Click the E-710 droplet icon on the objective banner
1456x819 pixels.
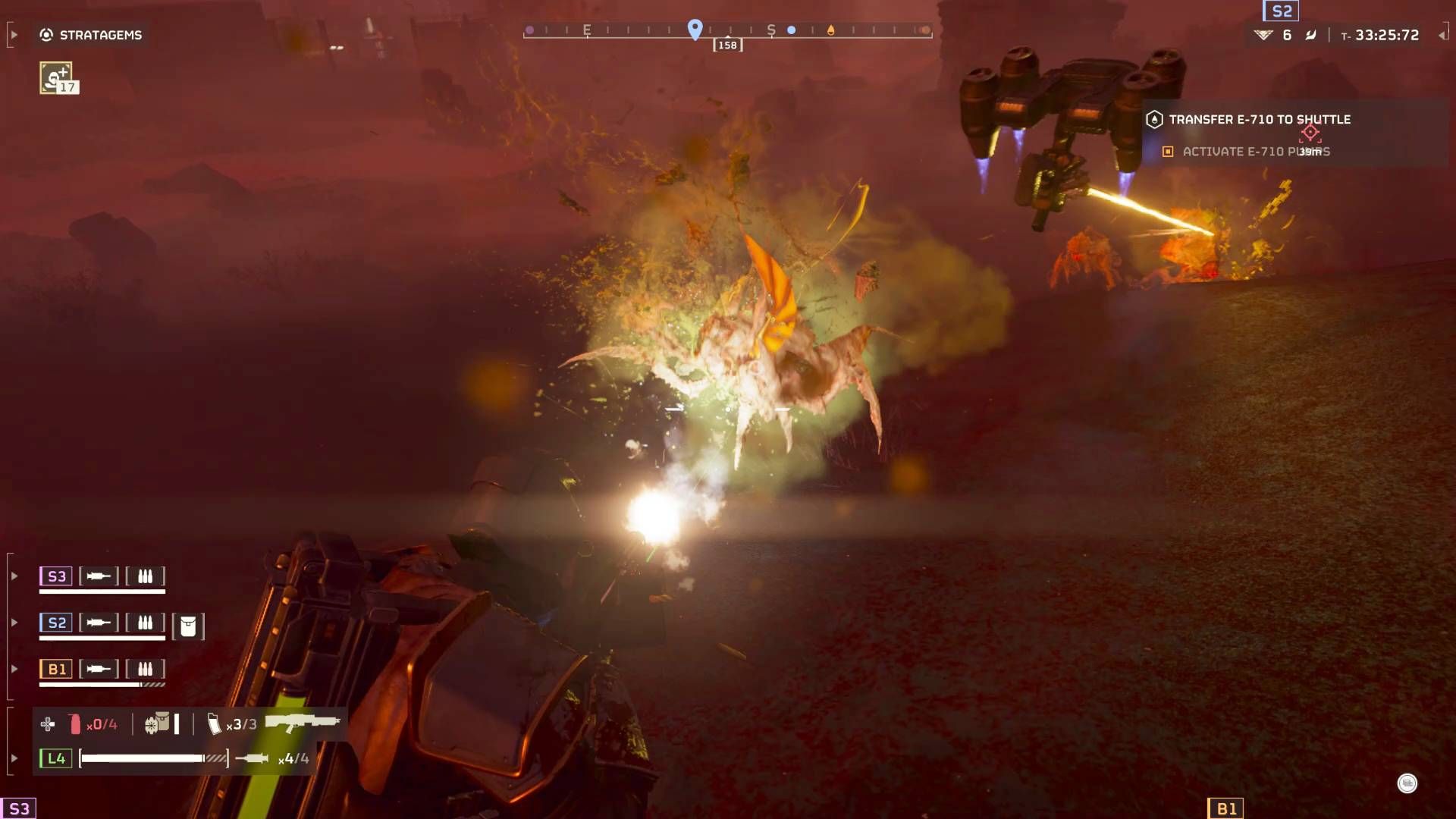click(1155, 119)
